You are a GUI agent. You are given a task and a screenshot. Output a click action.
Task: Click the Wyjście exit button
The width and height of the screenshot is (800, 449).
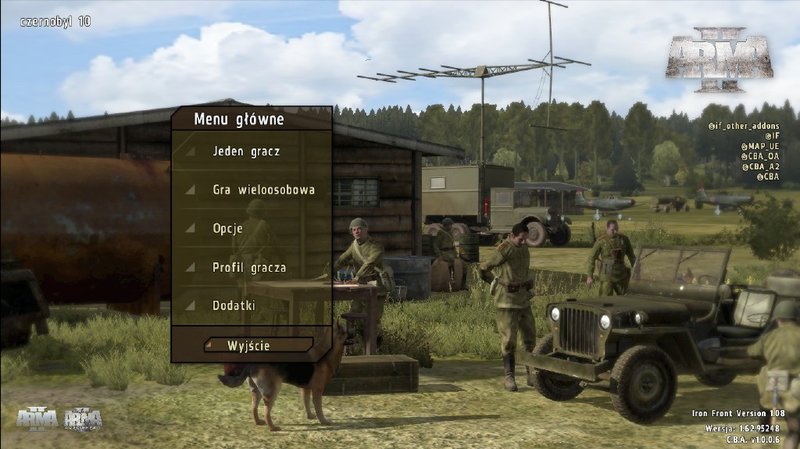[251, 345]
